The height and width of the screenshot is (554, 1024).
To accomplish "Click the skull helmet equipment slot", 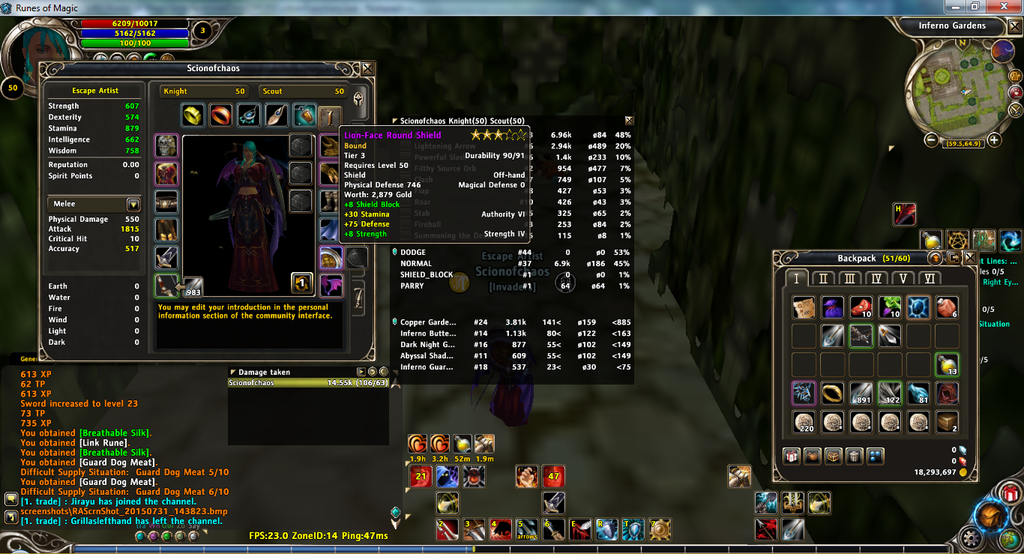I will click(166, 146).
